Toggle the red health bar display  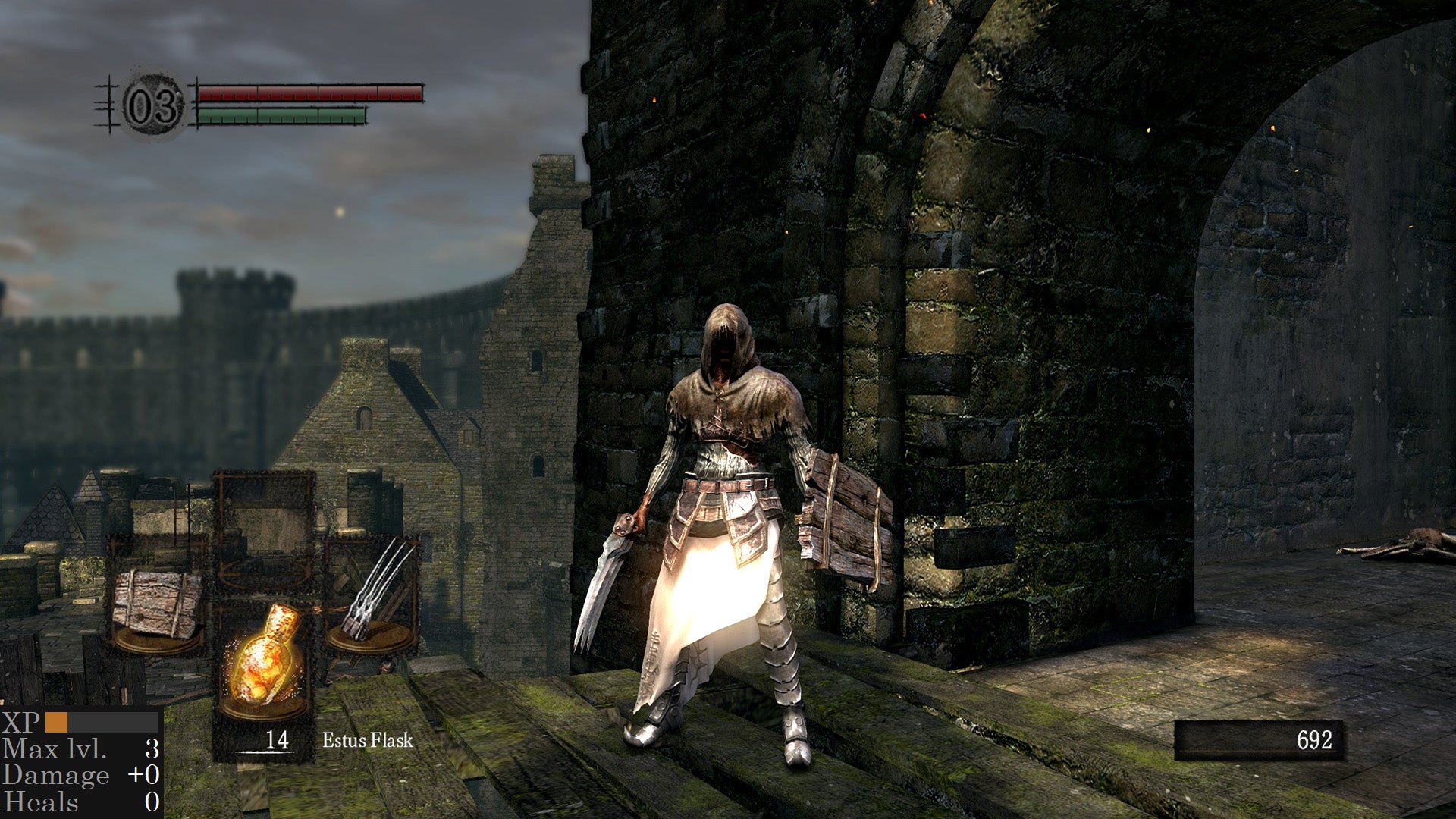point(313,93)
